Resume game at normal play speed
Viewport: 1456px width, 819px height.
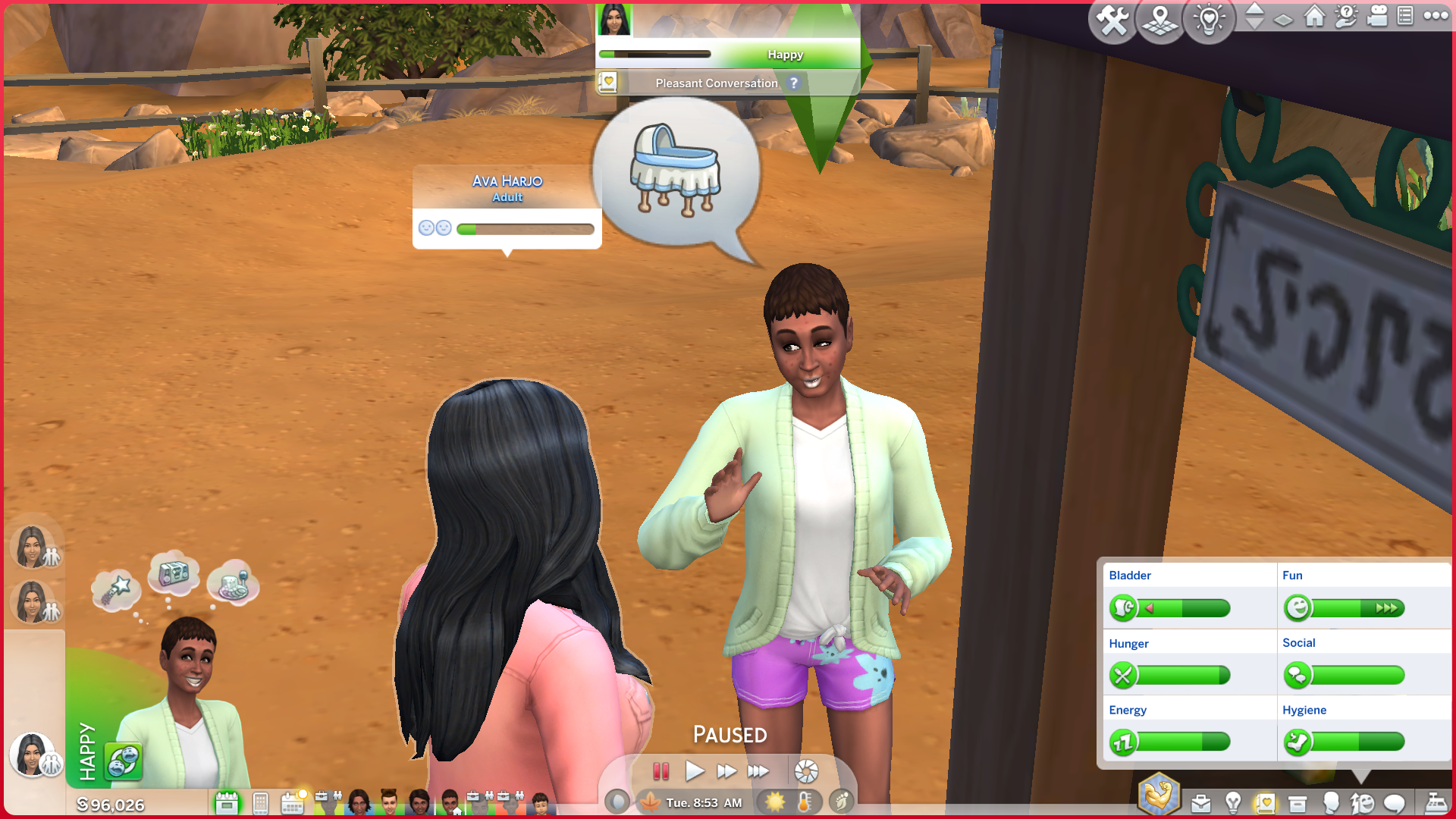pos(694,771)
